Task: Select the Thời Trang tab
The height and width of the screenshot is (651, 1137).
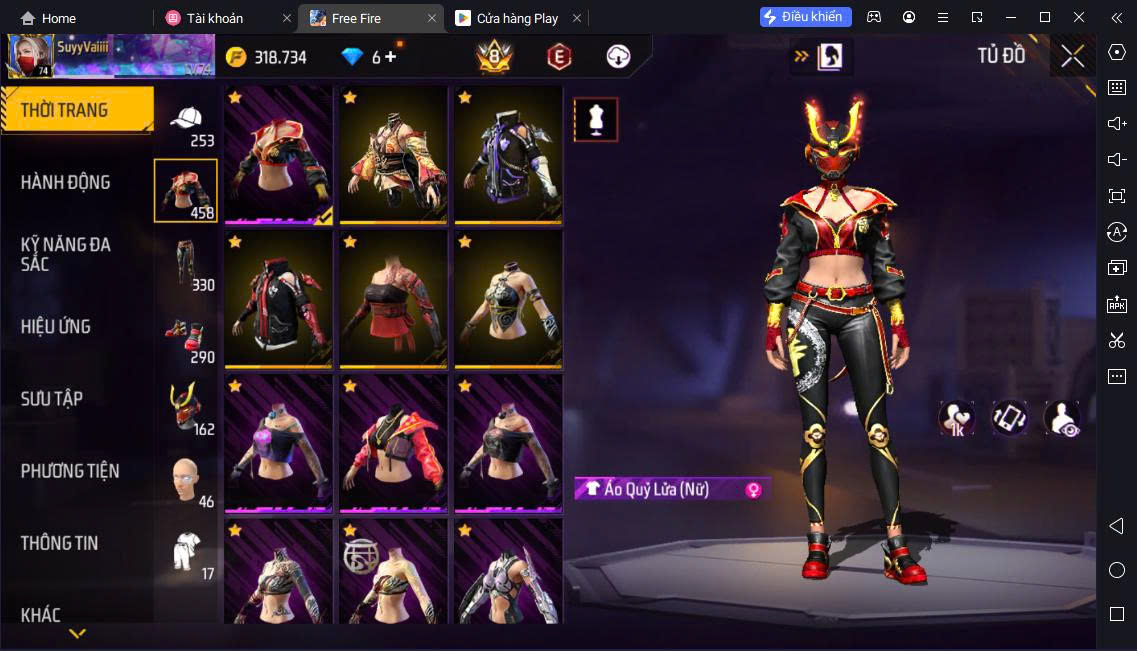Action: tap(64, 110)
